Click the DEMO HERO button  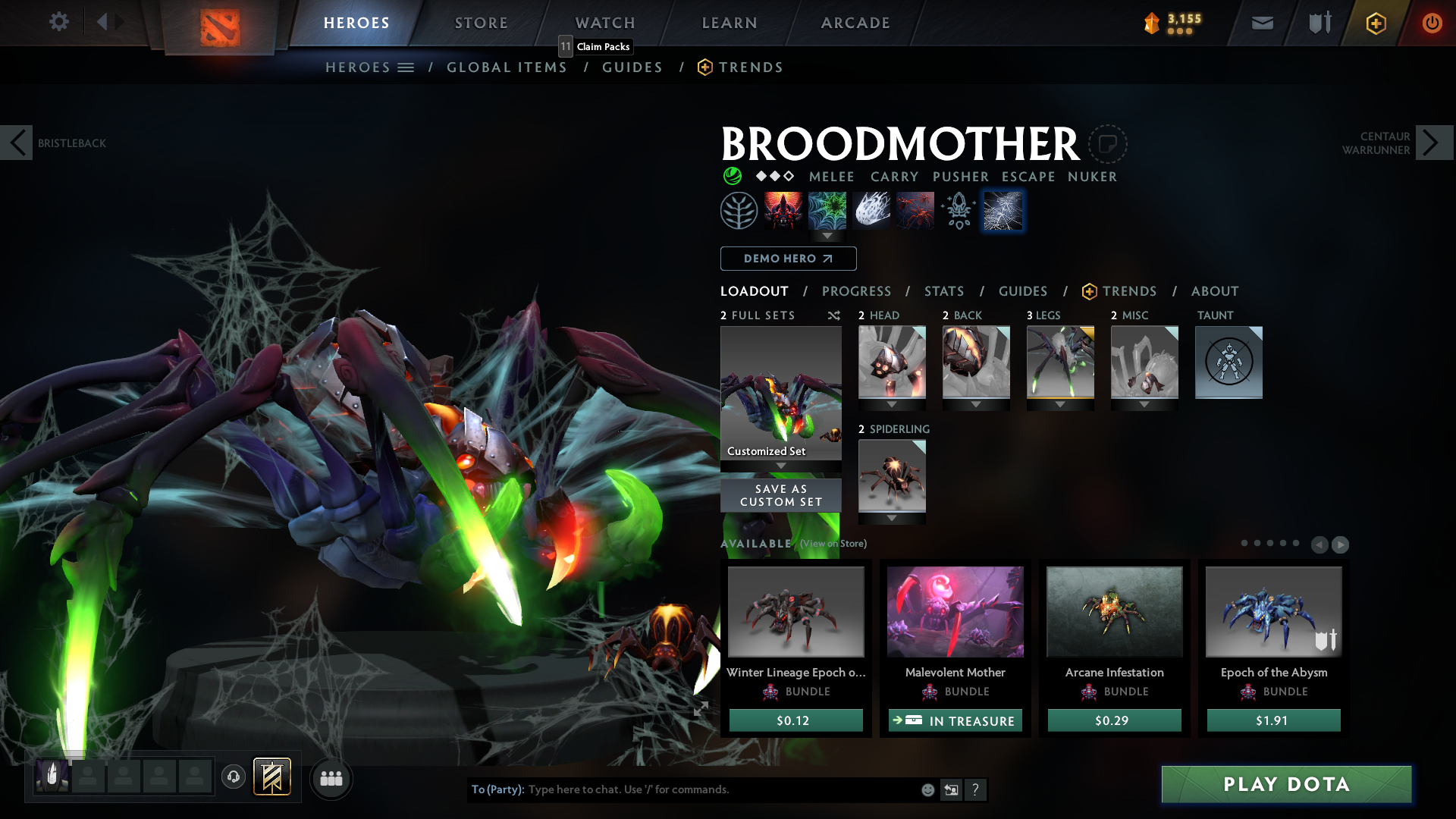(788, 259)
